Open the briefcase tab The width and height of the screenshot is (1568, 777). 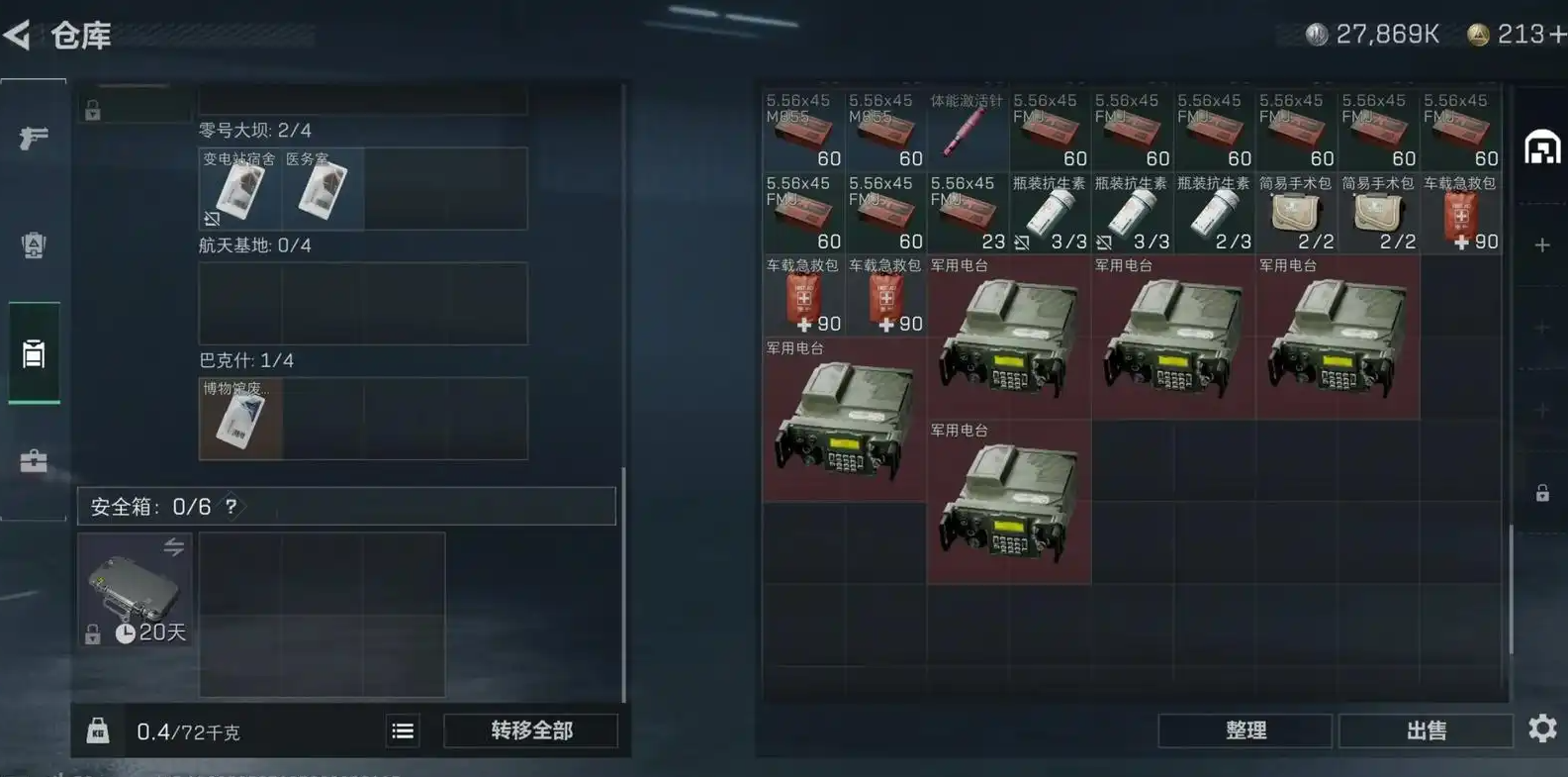[34, 461]
